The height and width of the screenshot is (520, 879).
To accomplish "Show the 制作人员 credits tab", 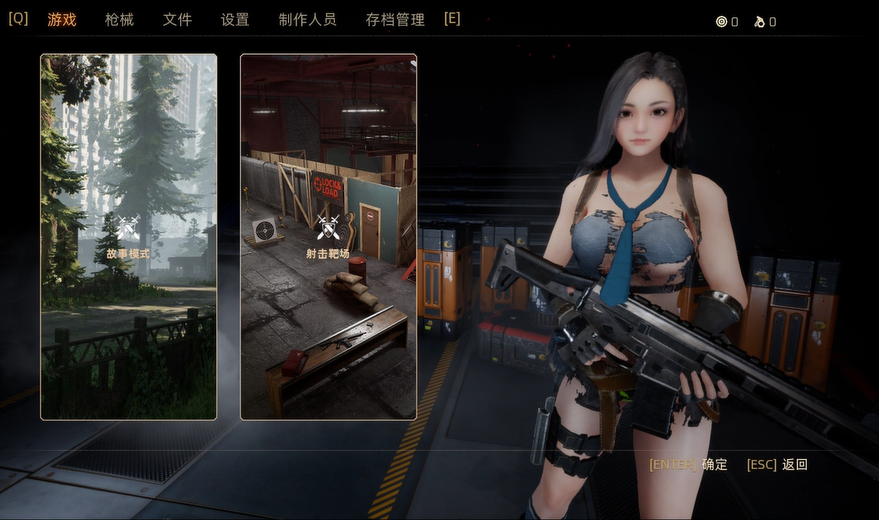I will [307, 20].
